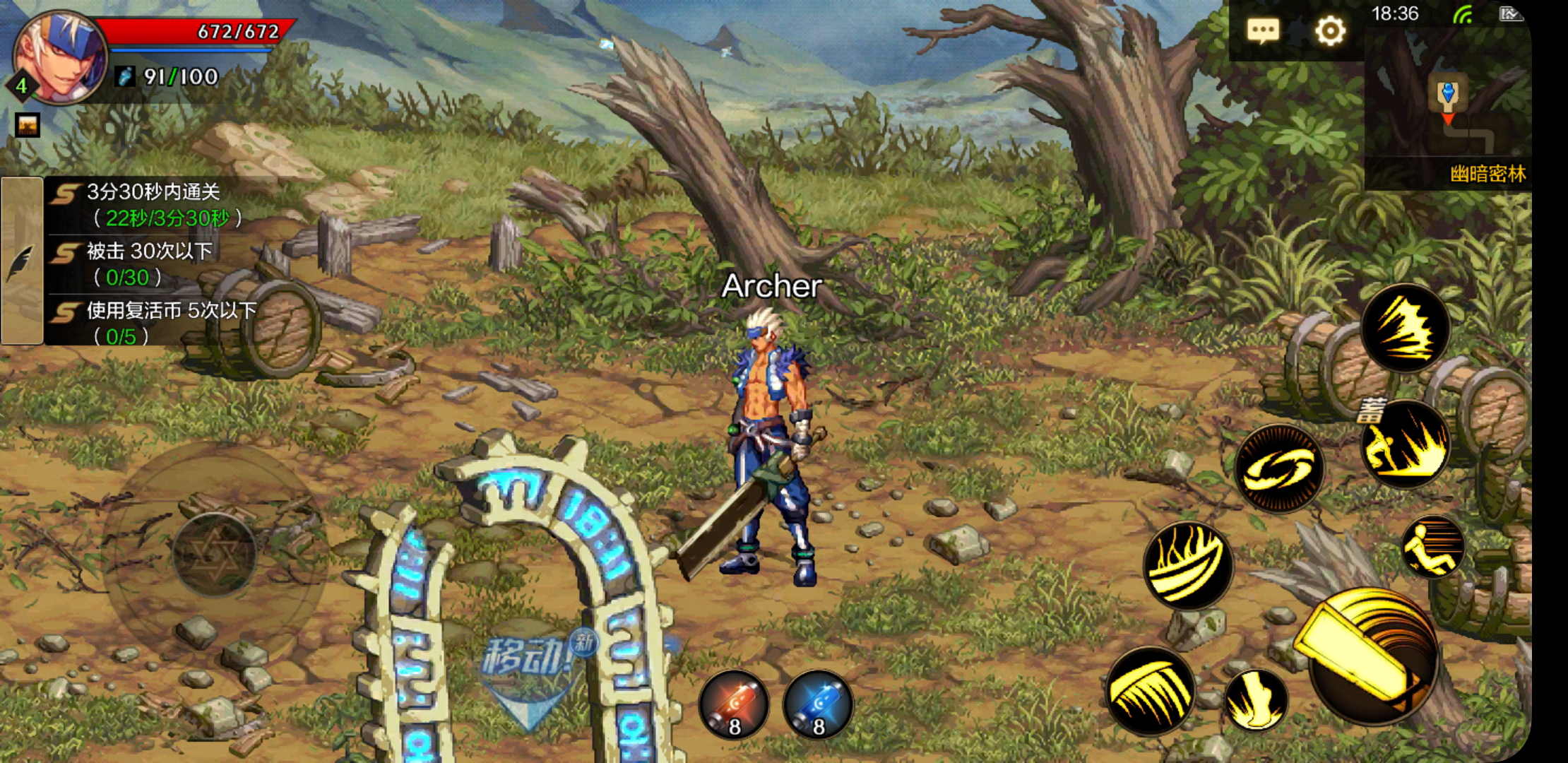Open the chat message bubble icon
The image size is (1568, 763).
[1263, 30]
